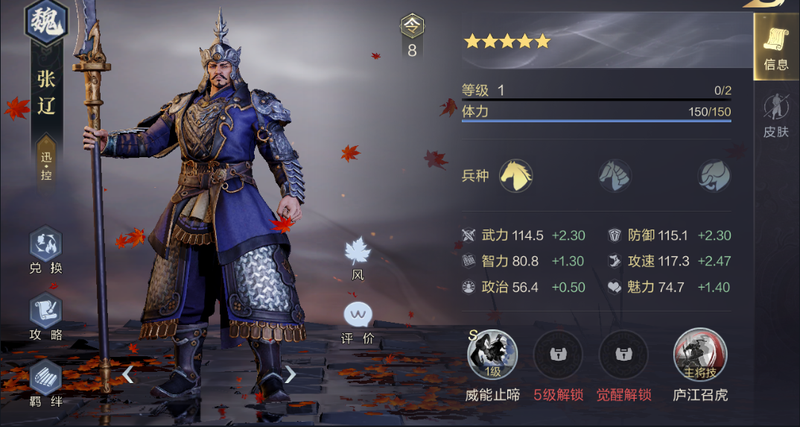Show the next hero with right arrow
The image size is (800, 427).
coord(290,375)
